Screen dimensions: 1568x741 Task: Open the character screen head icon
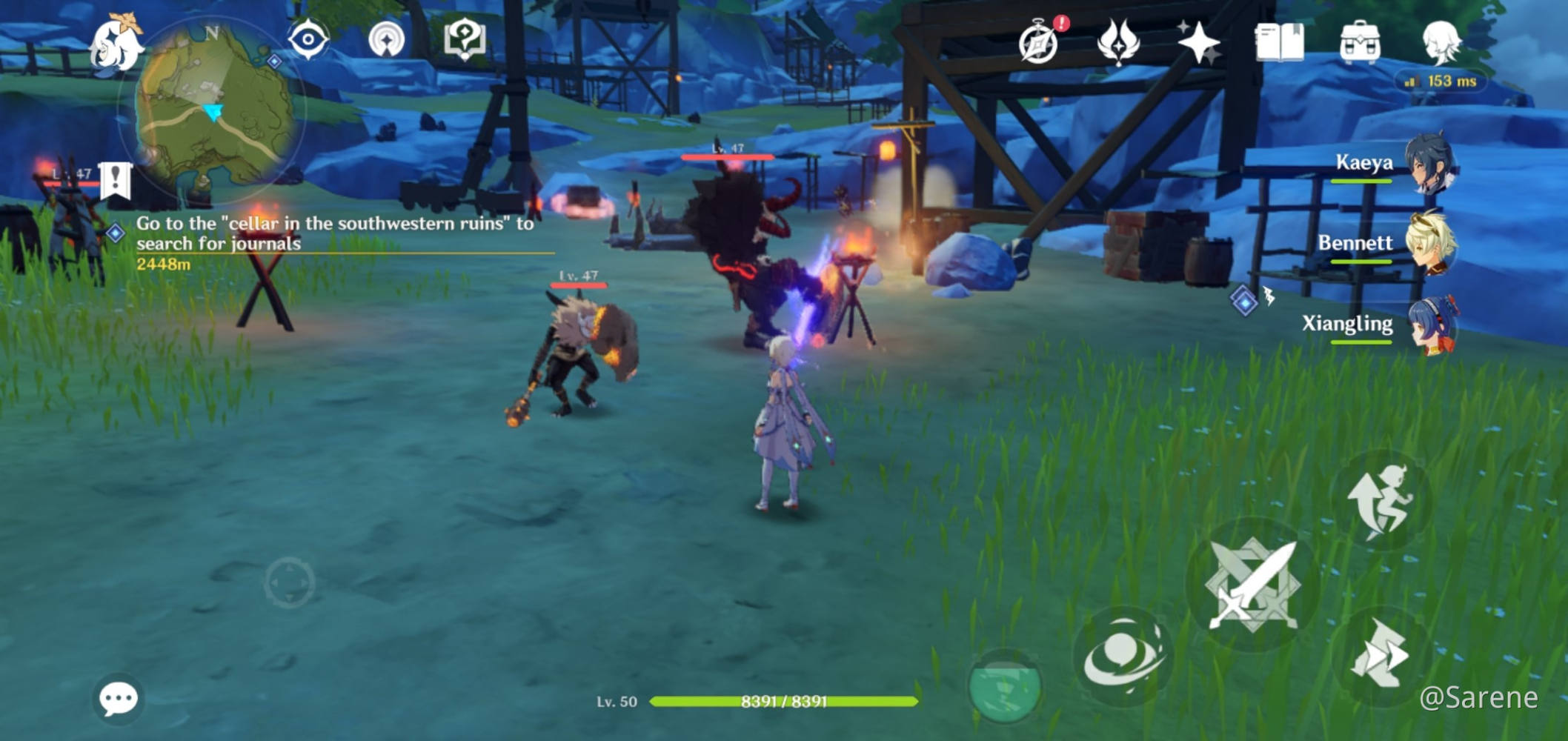point(1441,42)
